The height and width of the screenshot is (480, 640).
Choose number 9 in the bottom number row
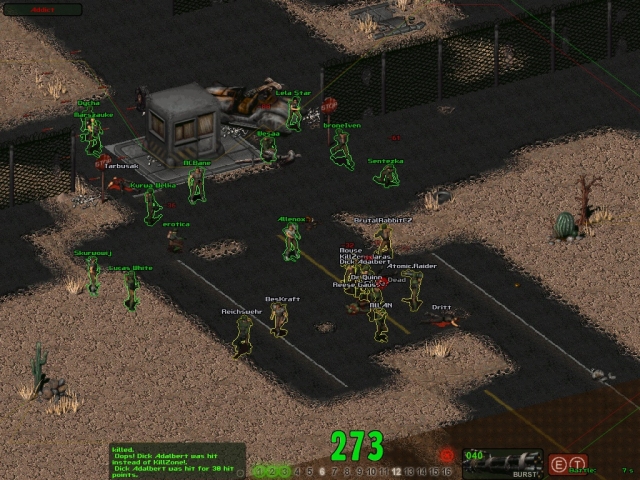point(359,470)
